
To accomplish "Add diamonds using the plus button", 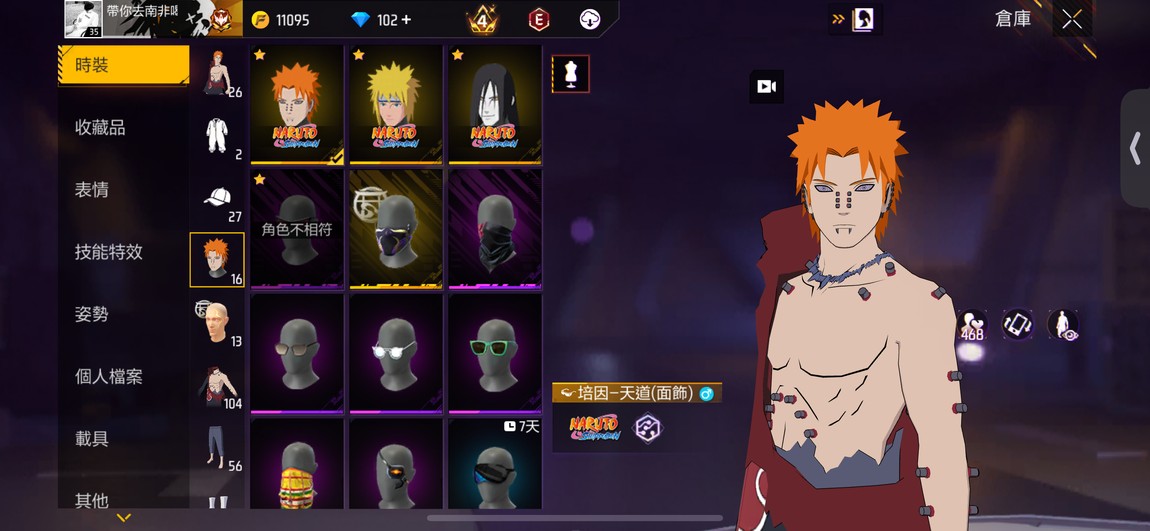I will [x=406, y=20].
